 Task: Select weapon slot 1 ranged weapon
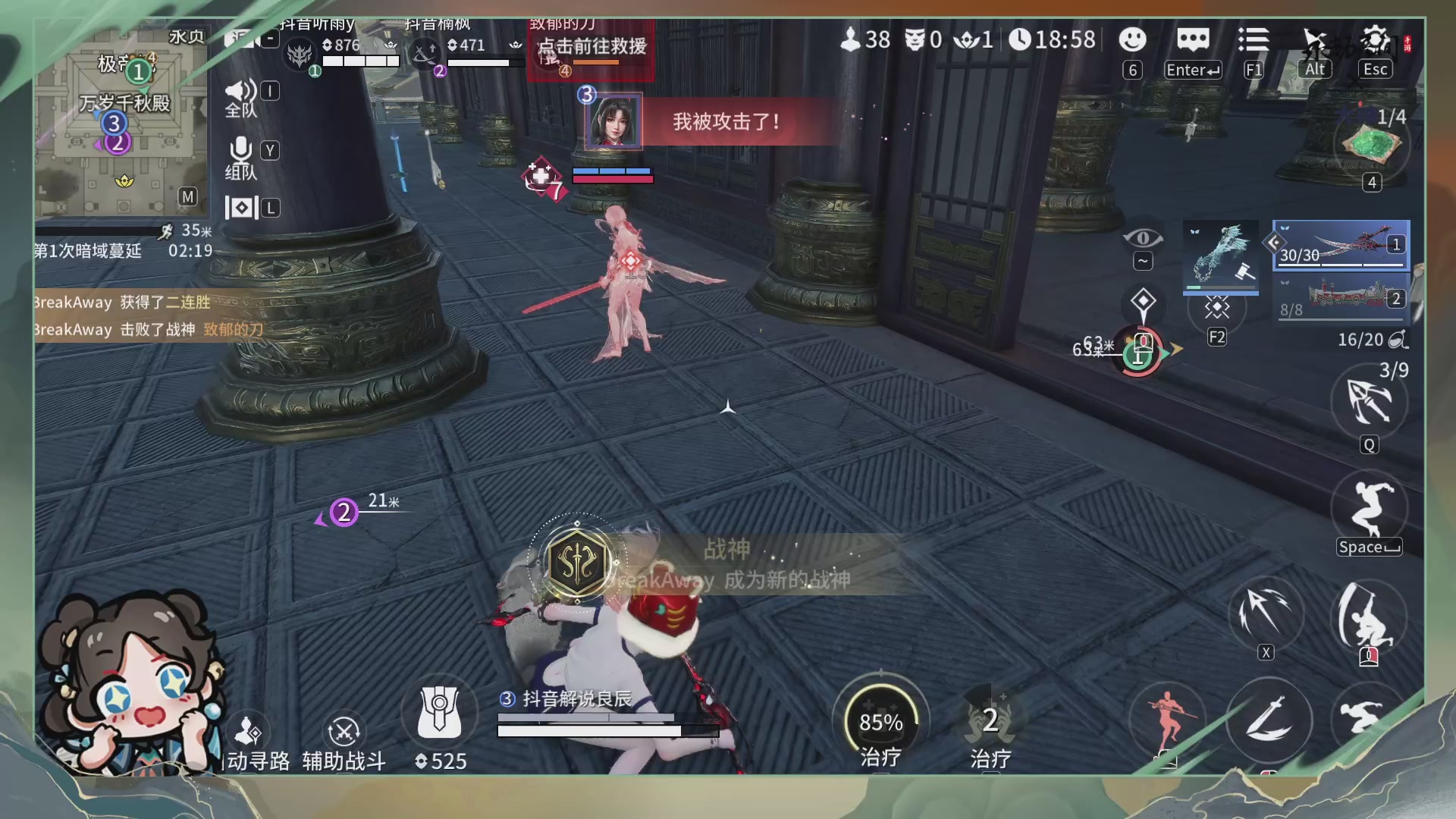(1342, 244)
